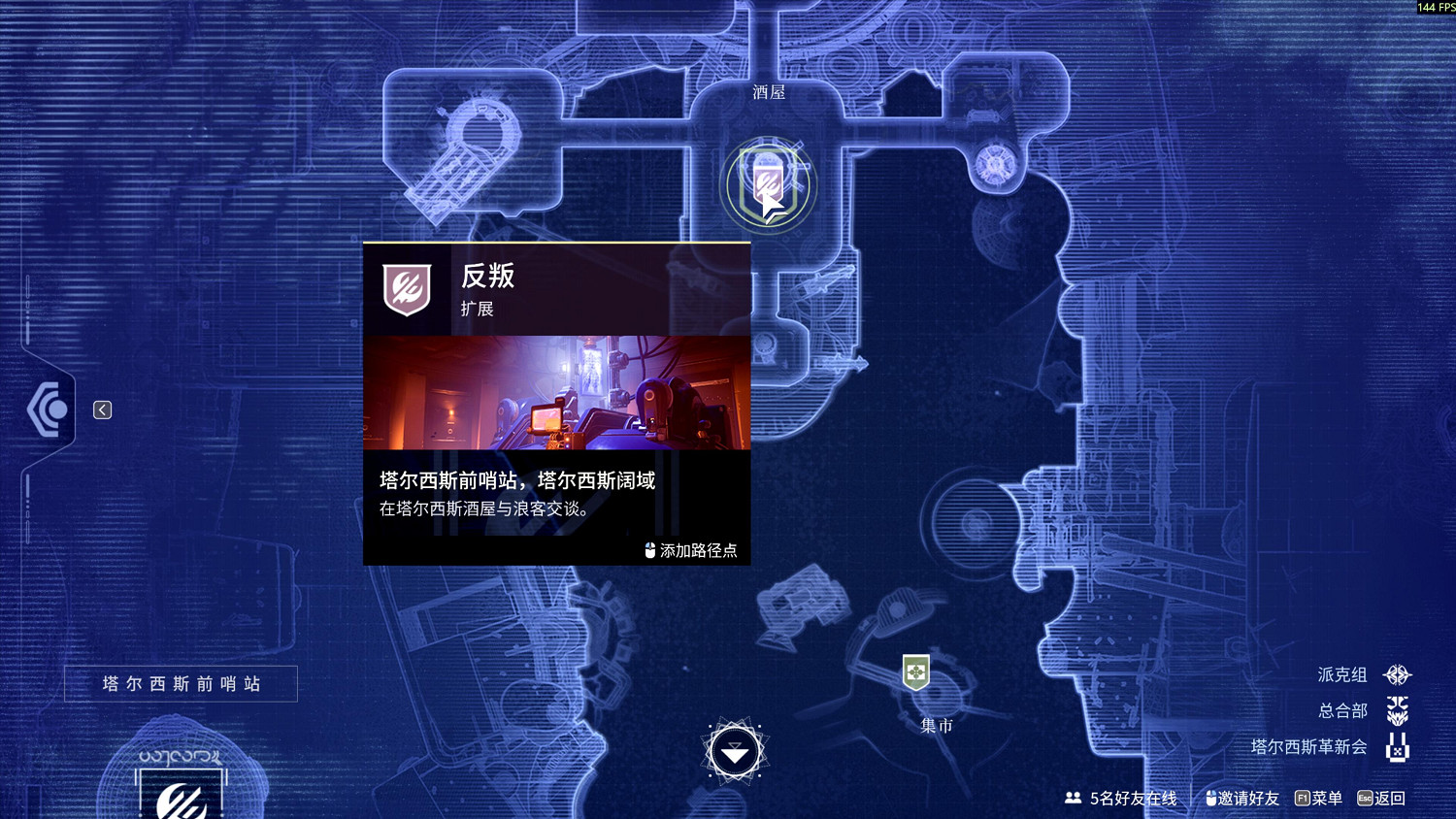This screenshot has height=819, width=1456.
Task: Collapse the side panel using the chevron button
Action: tap(103, 409)
